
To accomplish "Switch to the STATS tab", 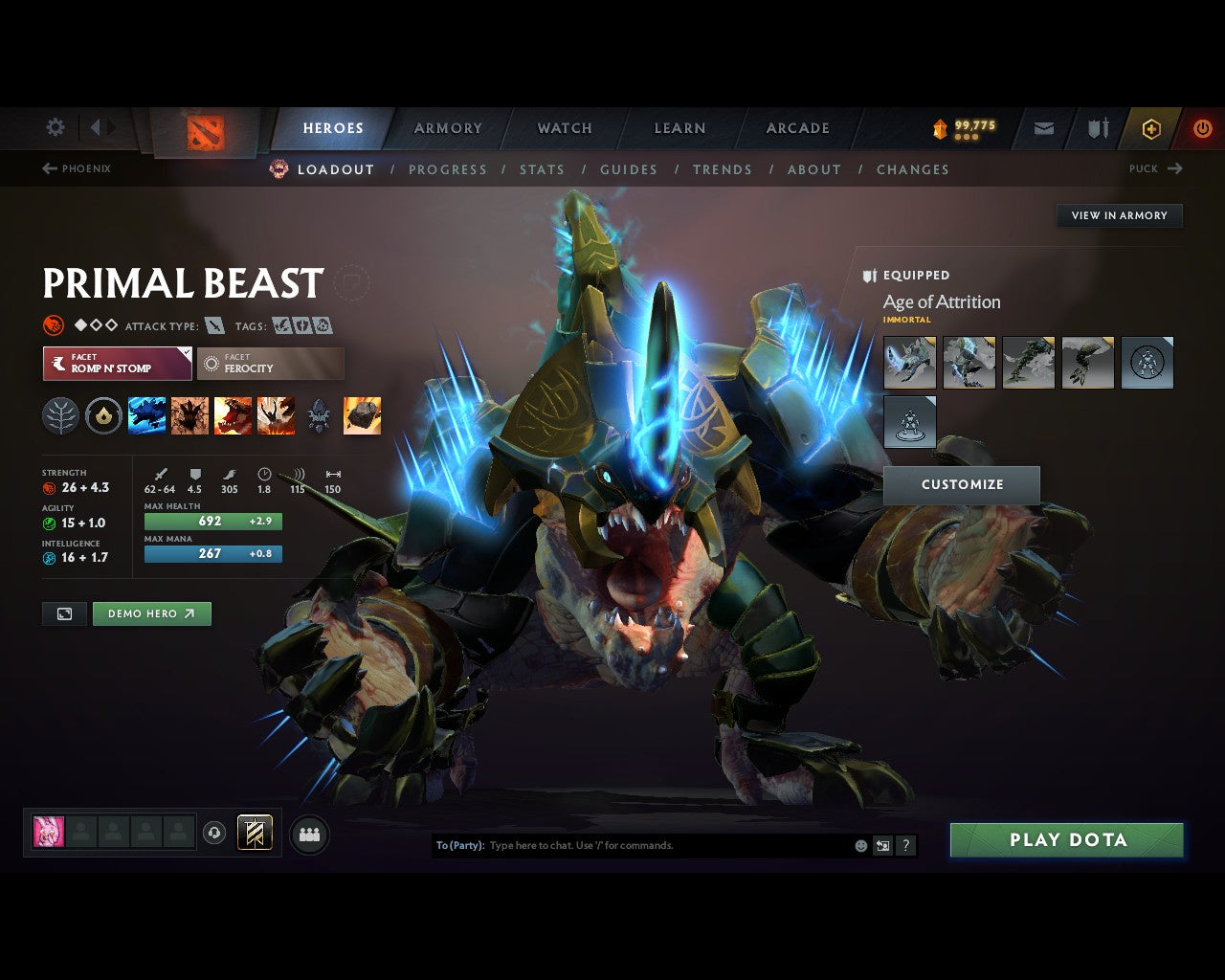I will click(542, 169).
